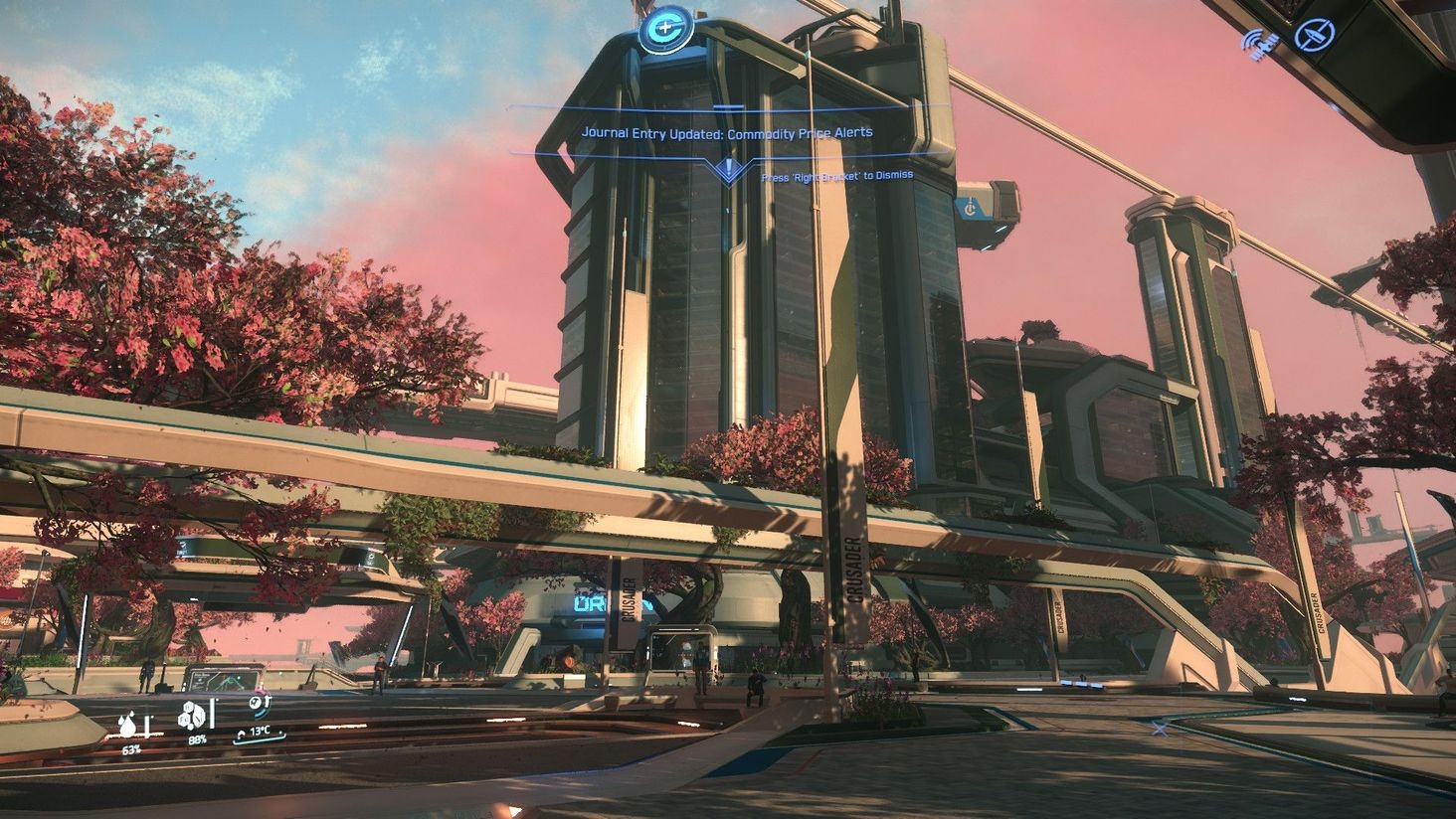
Task: Click the circular body temperature gauge icon
Action: [260, 705]
